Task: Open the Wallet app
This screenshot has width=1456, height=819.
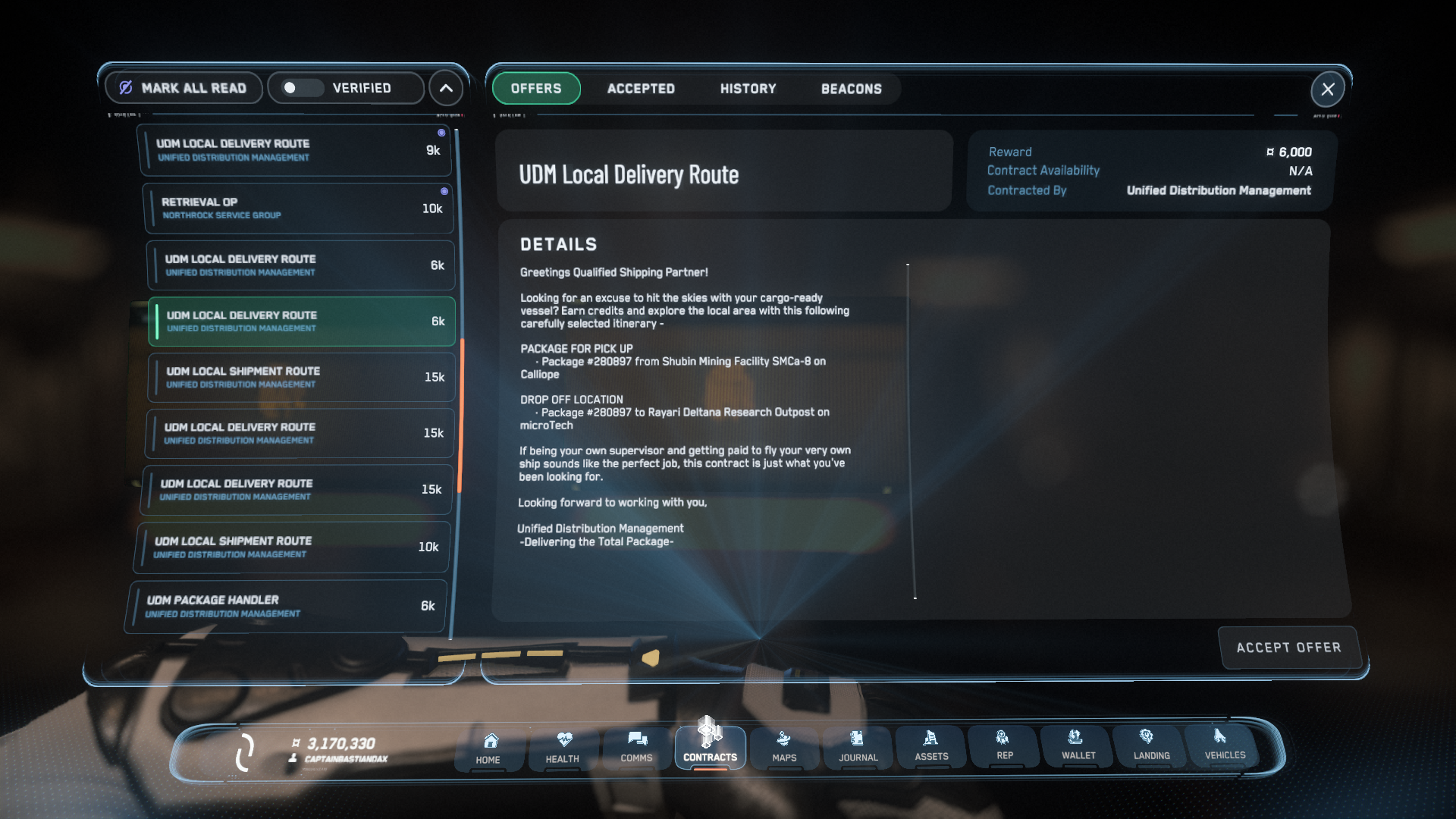Action: [x=1077, y=747]
